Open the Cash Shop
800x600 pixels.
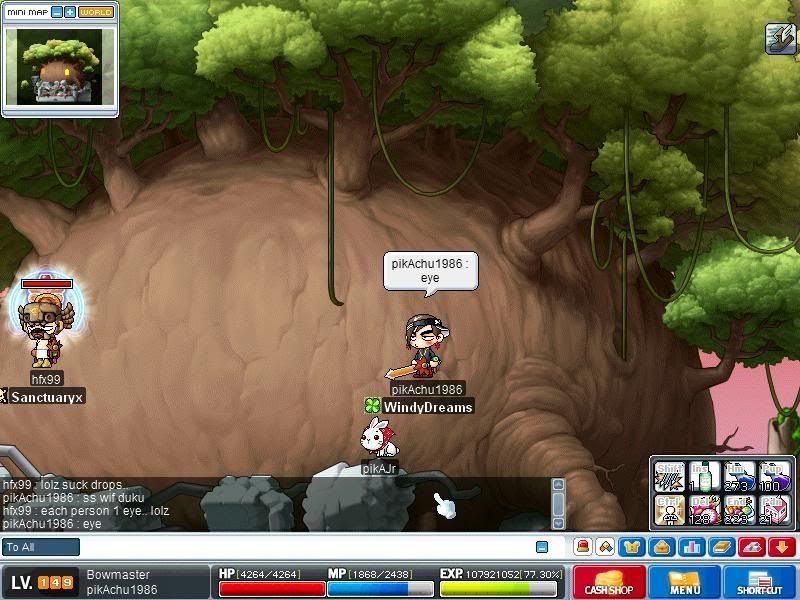click(x=609, y=582)
